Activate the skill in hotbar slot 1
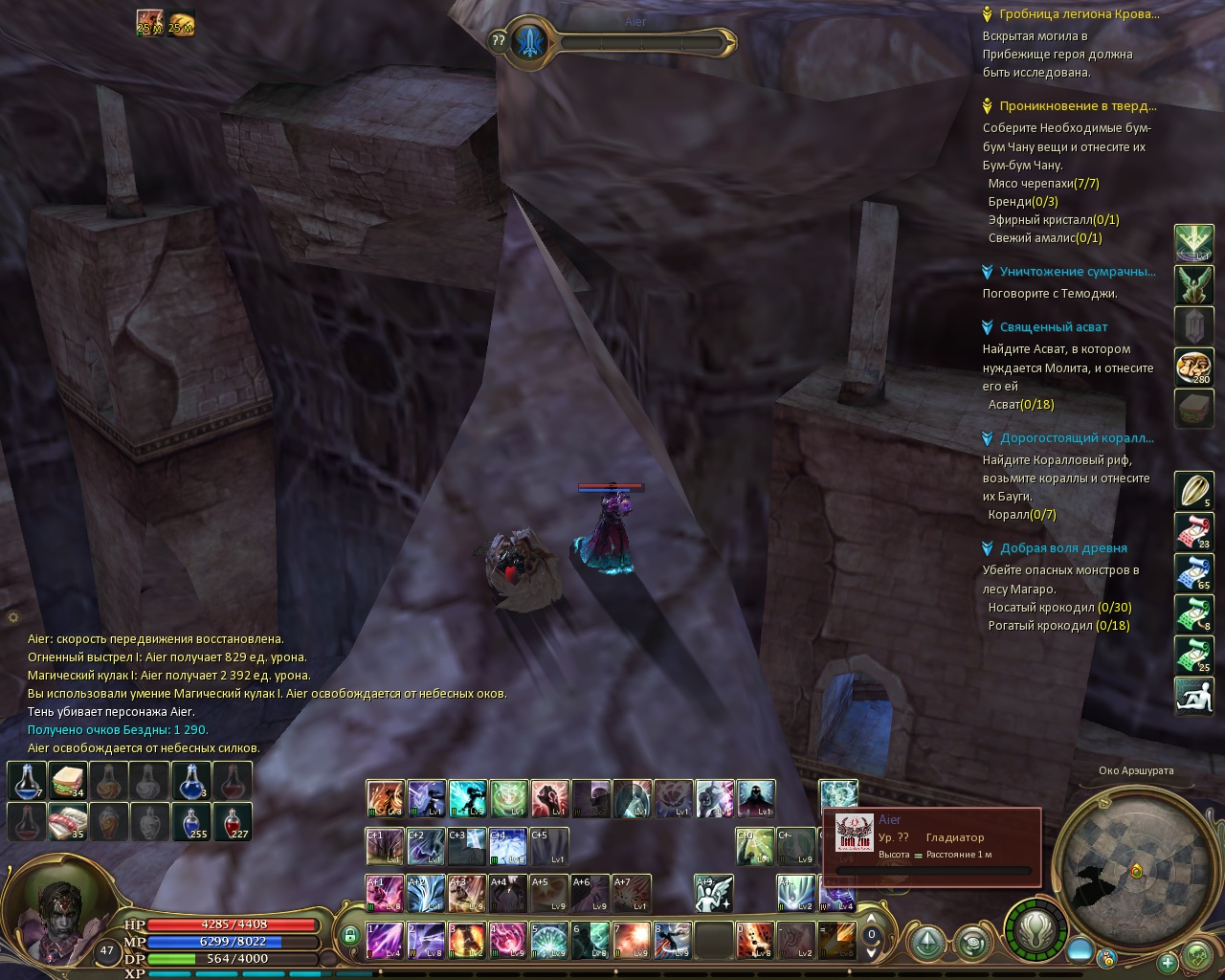The image size is (1225, 980). tap(385, 940)
